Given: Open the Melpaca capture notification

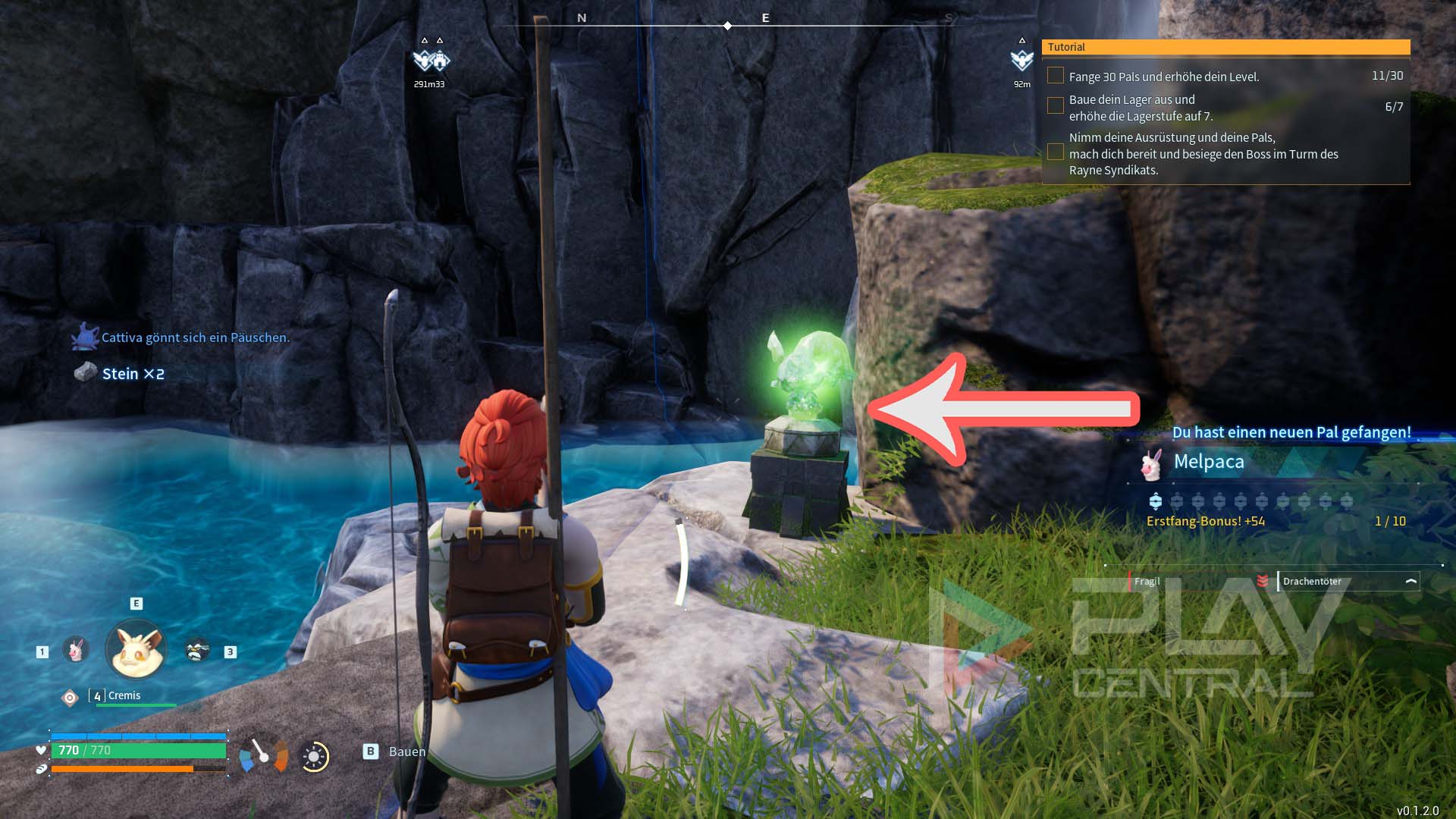Looking at the screenshot, I should [x=1209, y=462].
